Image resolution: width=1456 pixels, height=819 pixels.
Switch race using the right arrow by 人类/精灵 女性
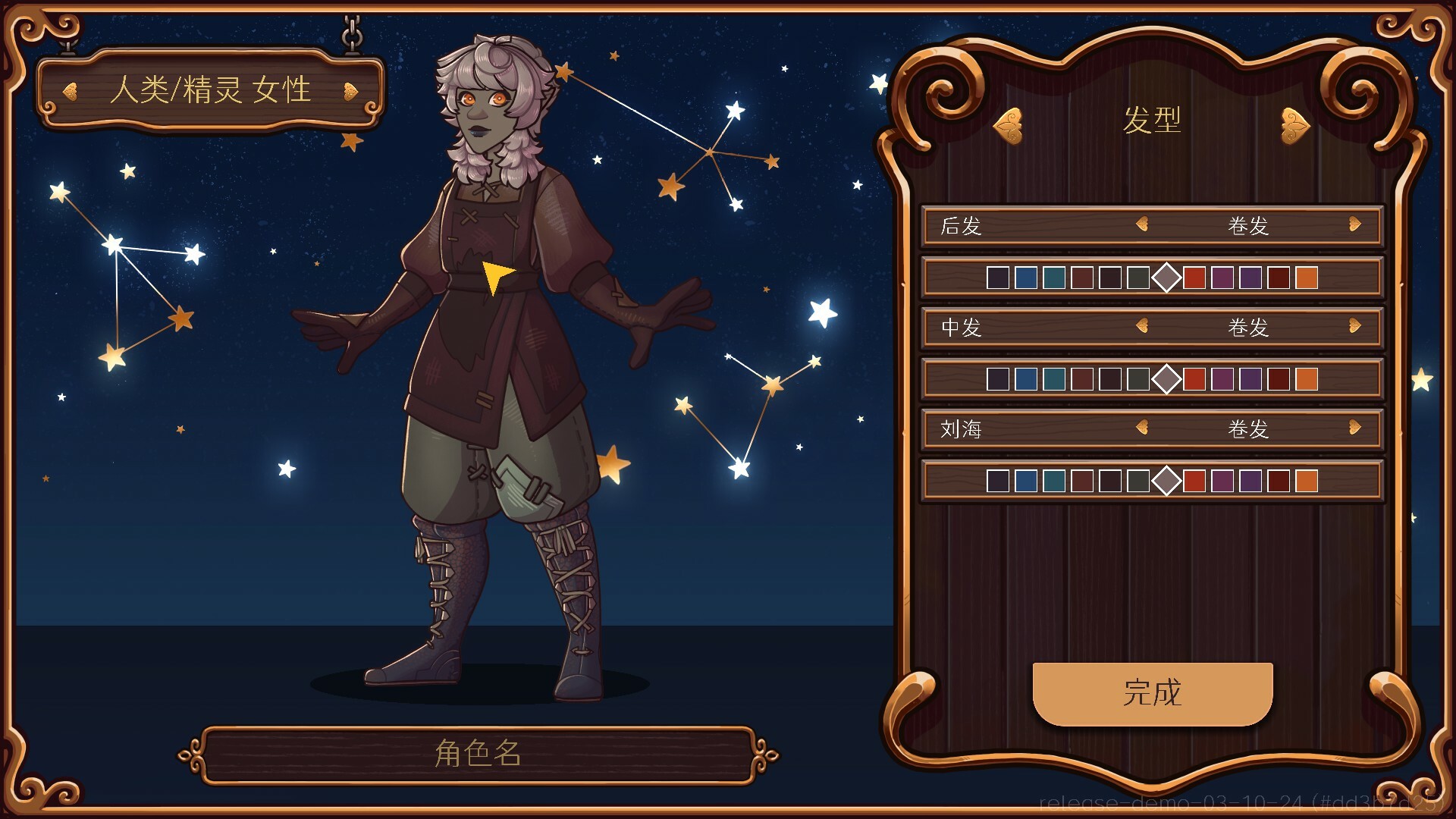pyautogui.click(x=351, y=90)
